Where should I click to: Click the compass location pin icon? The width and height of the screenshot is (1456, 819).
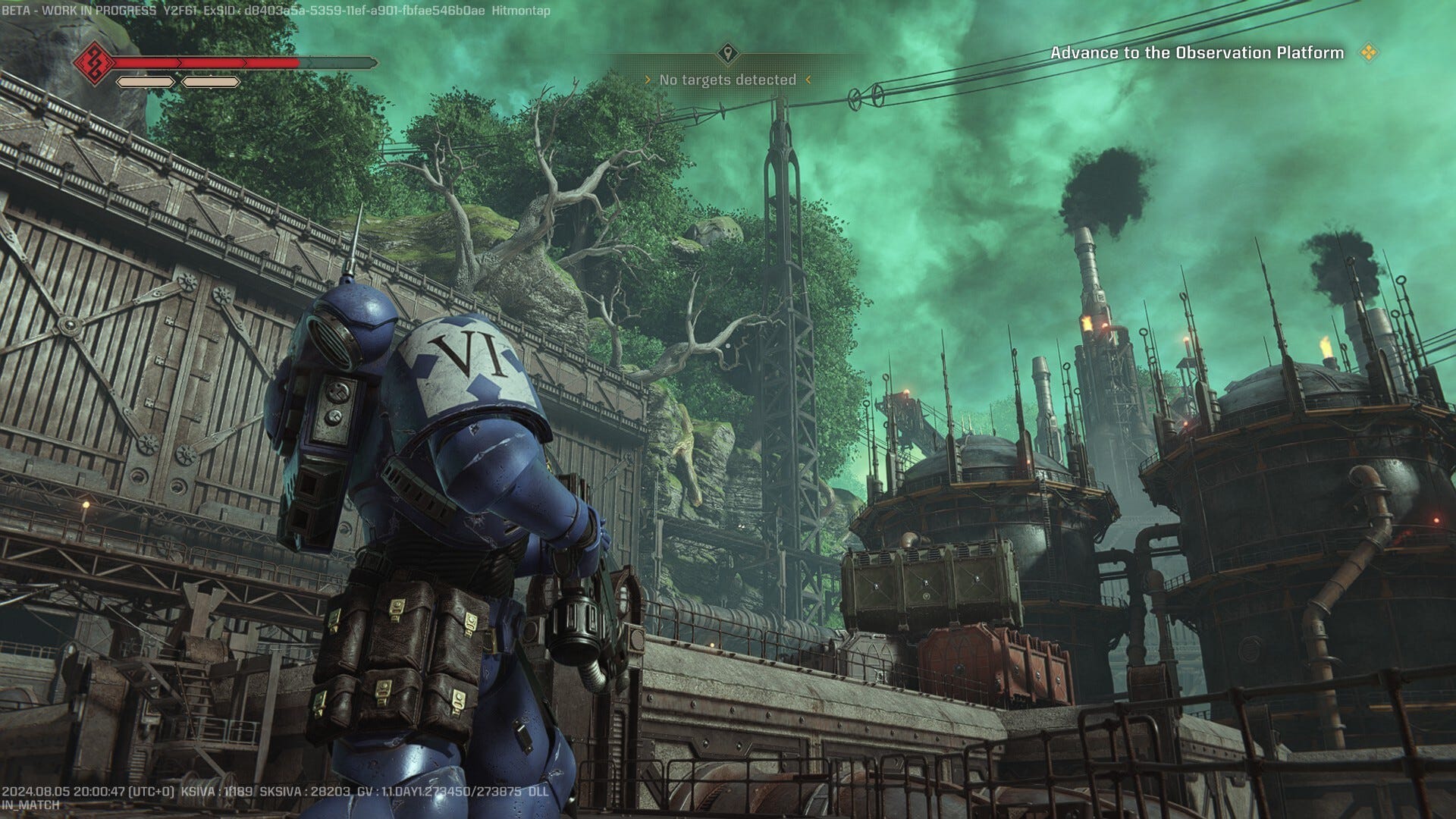pos(728,54)
